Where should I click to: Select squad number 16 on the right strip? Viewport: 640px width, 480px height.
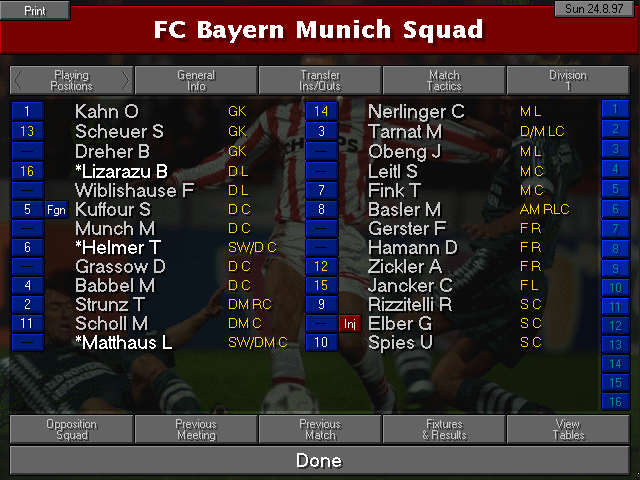[613, 401]
